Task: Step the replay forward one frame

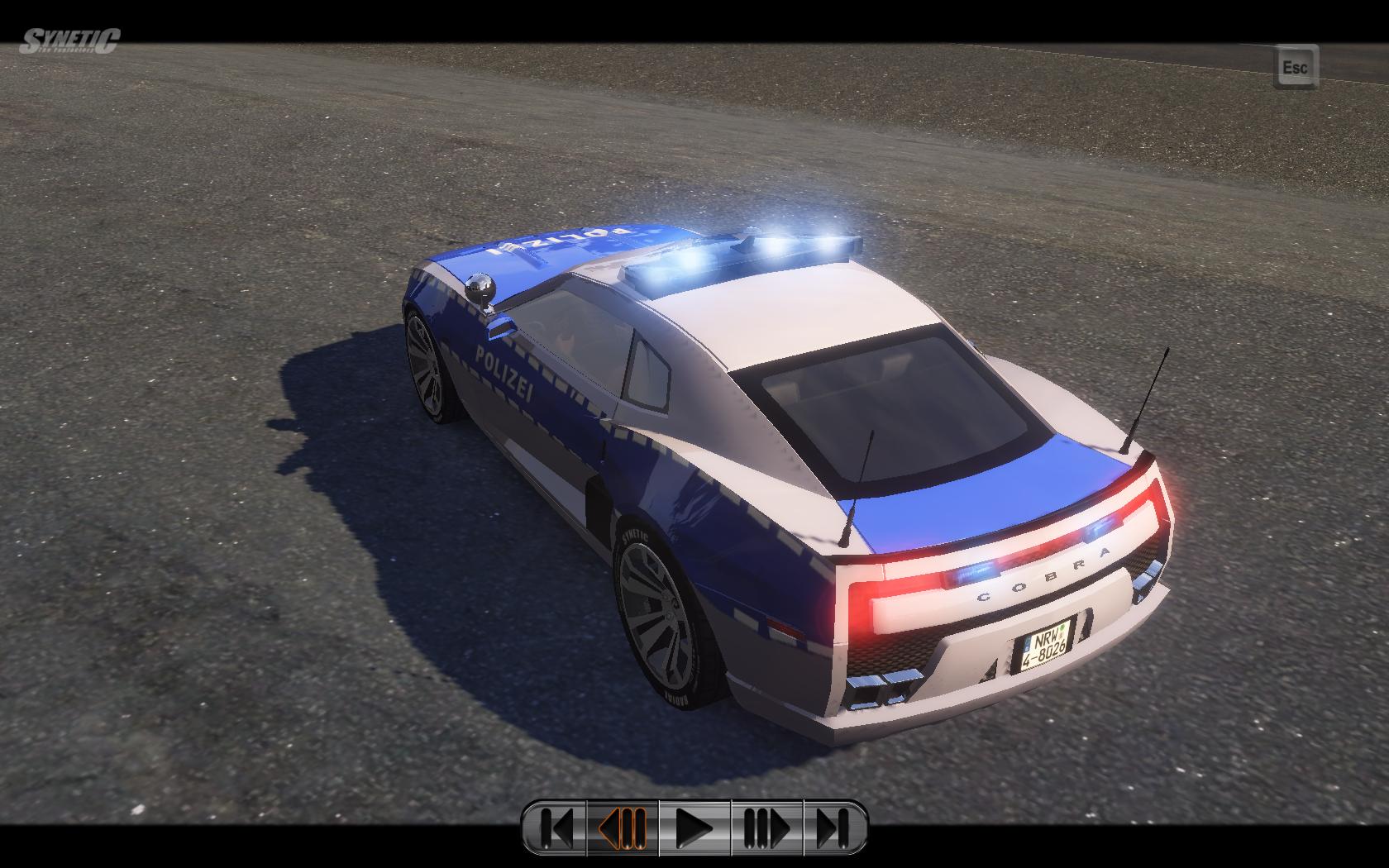Action: (767, 827)
